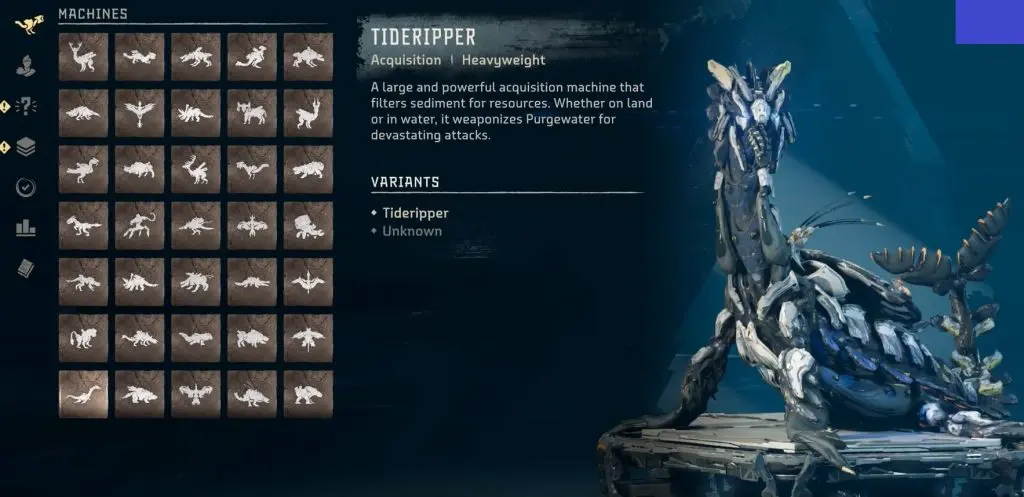Screen dimensions: 1024x497
Task: Open the character bust notebook tab
Action: click(x=26, y=66)
